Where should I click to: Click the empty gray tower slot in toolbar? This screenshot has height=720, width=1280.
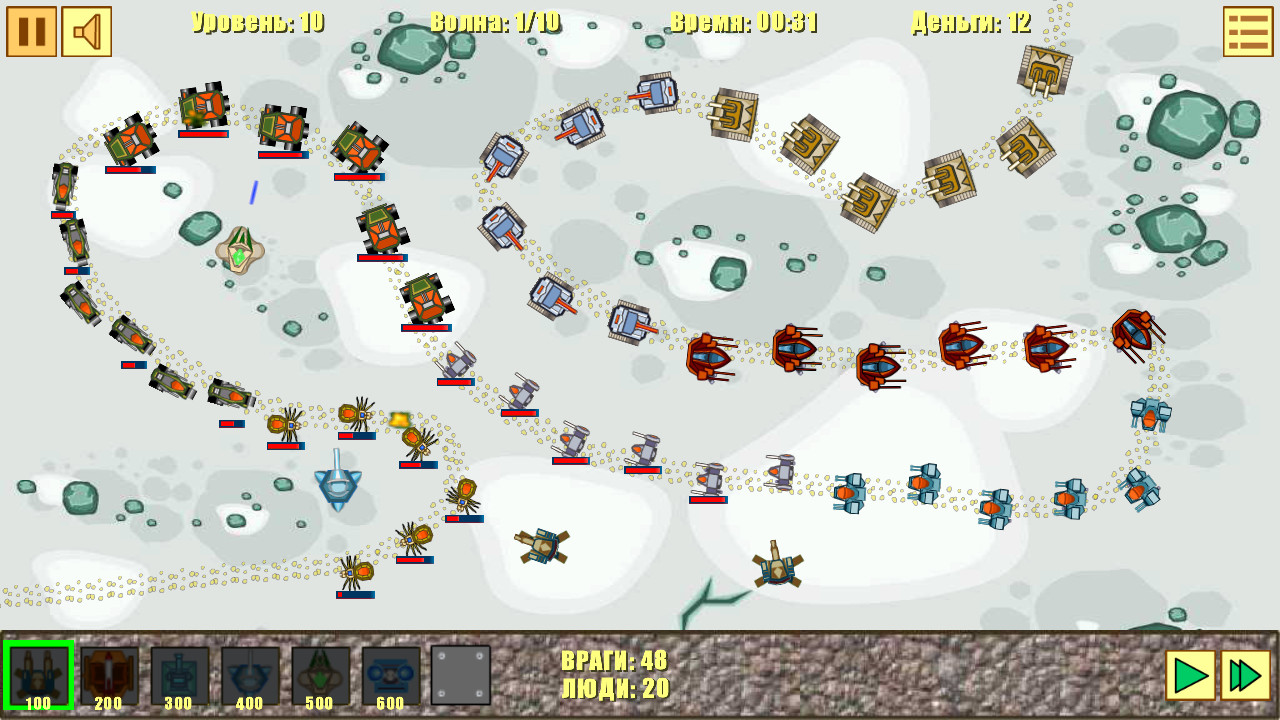(458, 674)
